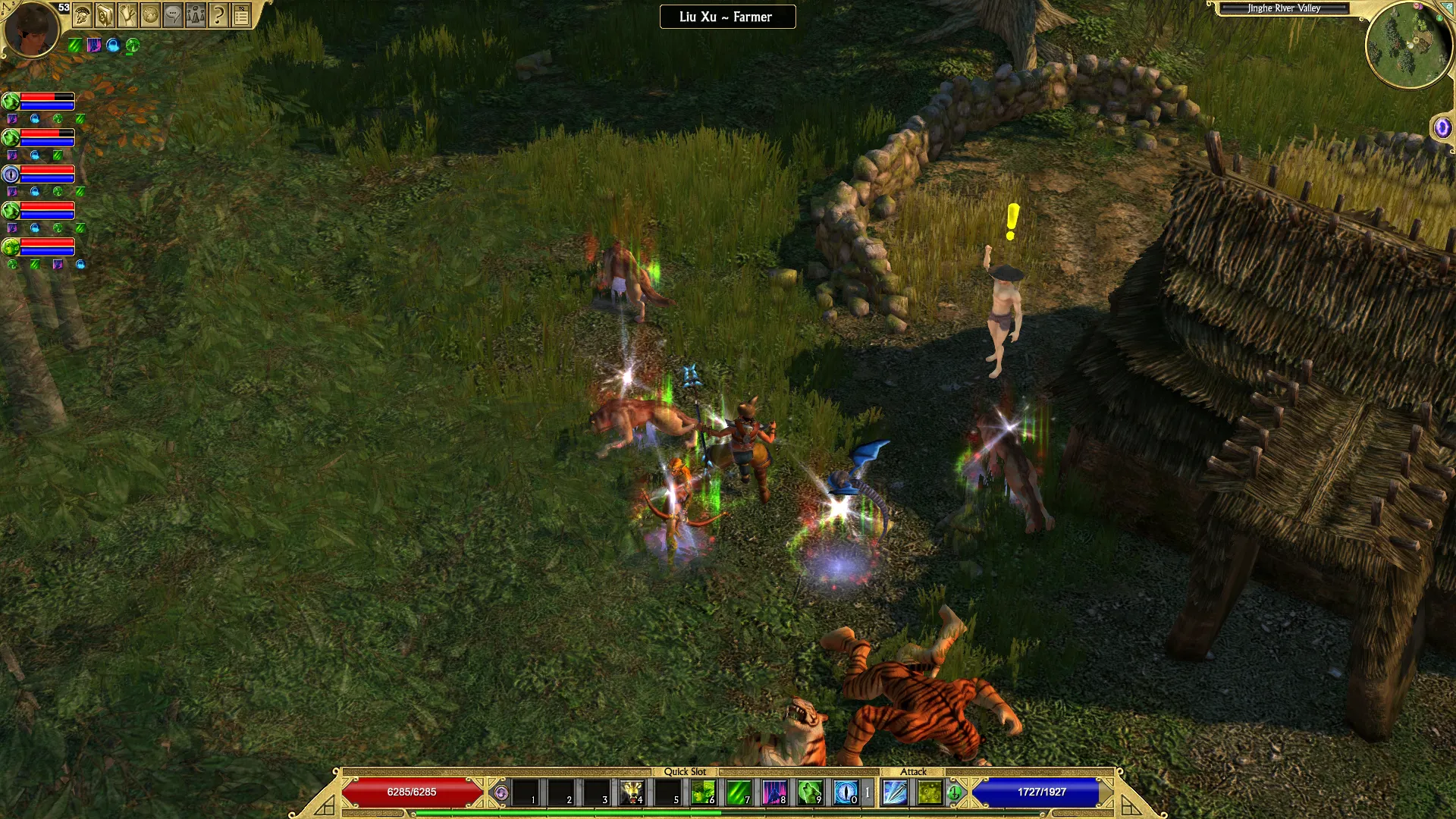Open the party members button
1456x819 pixels.
pos(196,15)
